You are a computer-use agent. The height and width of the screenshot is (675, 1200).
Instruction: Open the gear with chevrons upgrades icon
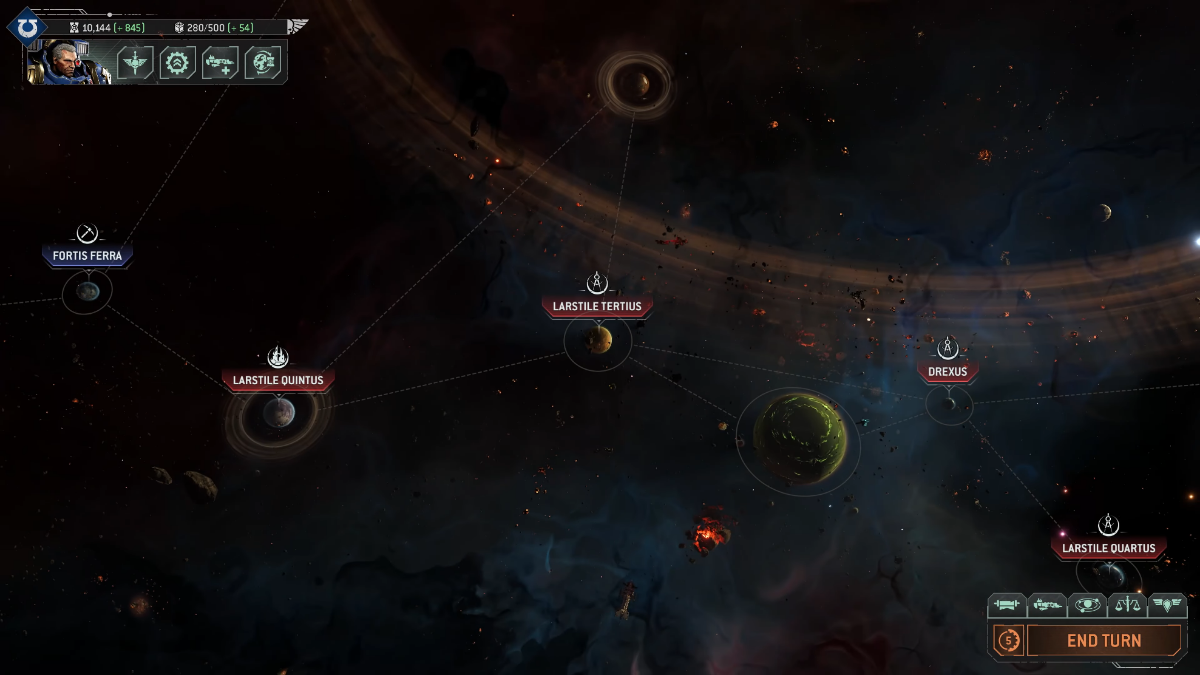(x=178, y=63)
